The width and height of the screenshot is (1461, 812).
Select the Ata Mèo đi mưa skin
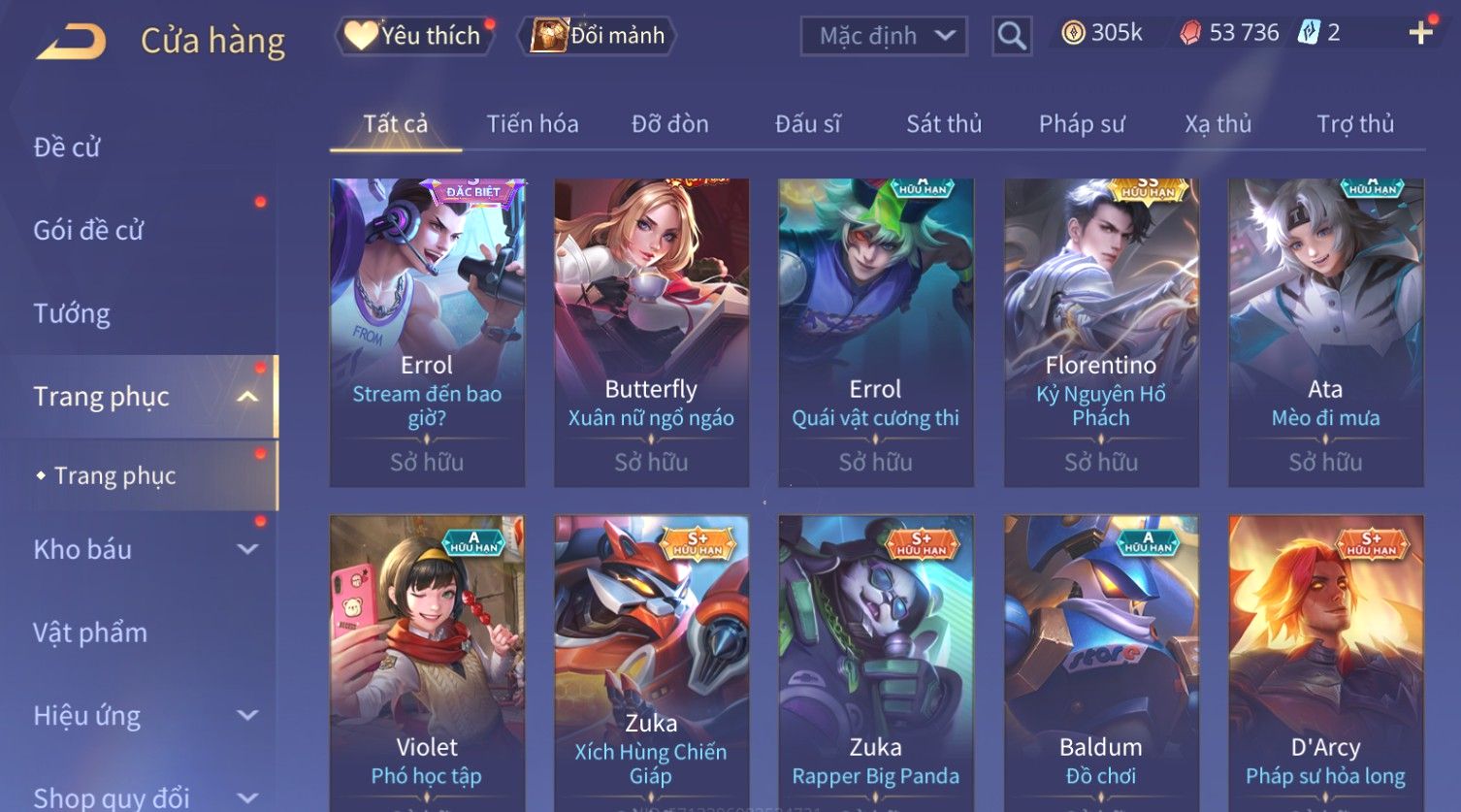pos(1325,332)
